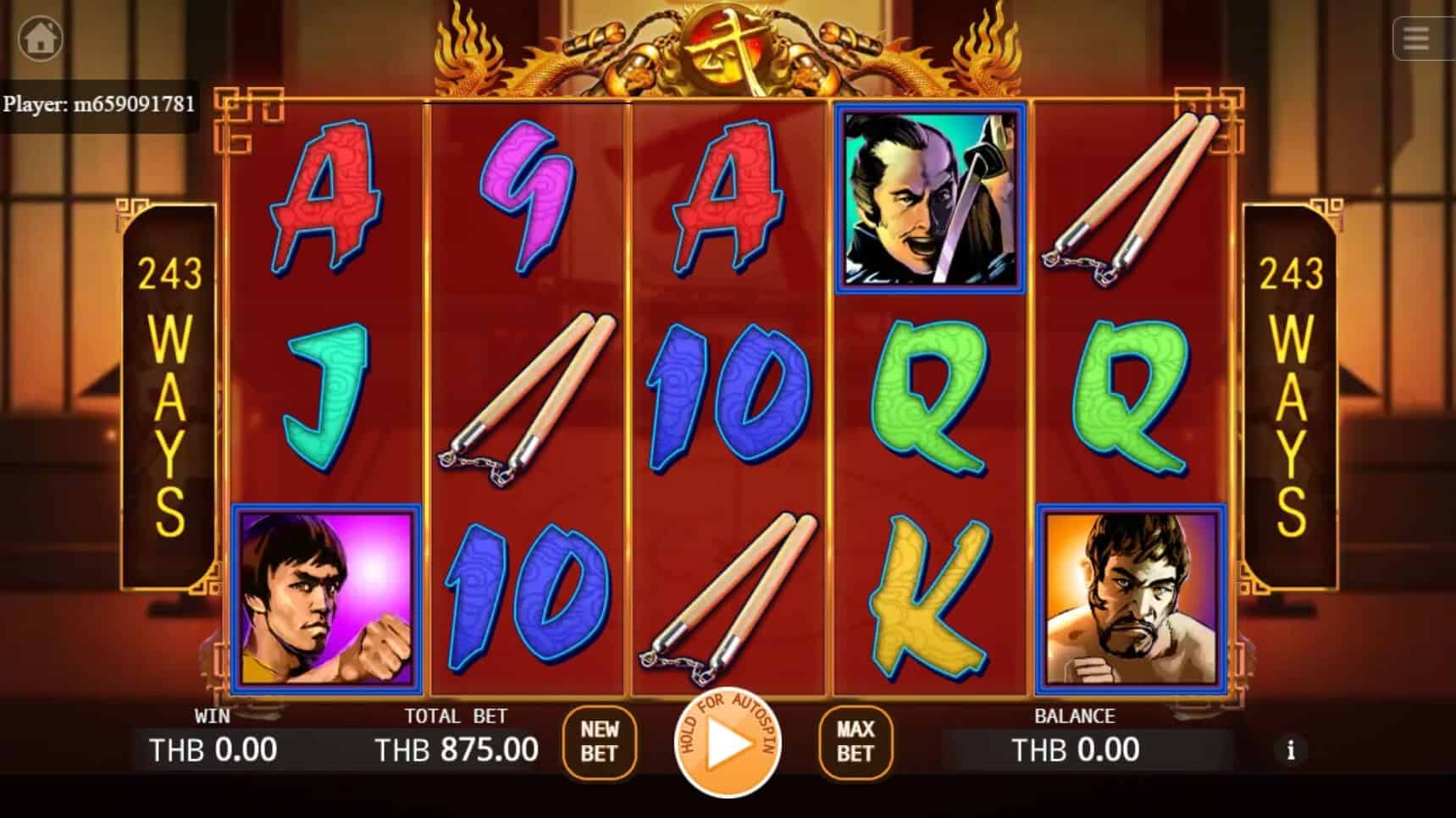Click the Player ID label m659091781

pyautogui.click(x=100, y=104)
